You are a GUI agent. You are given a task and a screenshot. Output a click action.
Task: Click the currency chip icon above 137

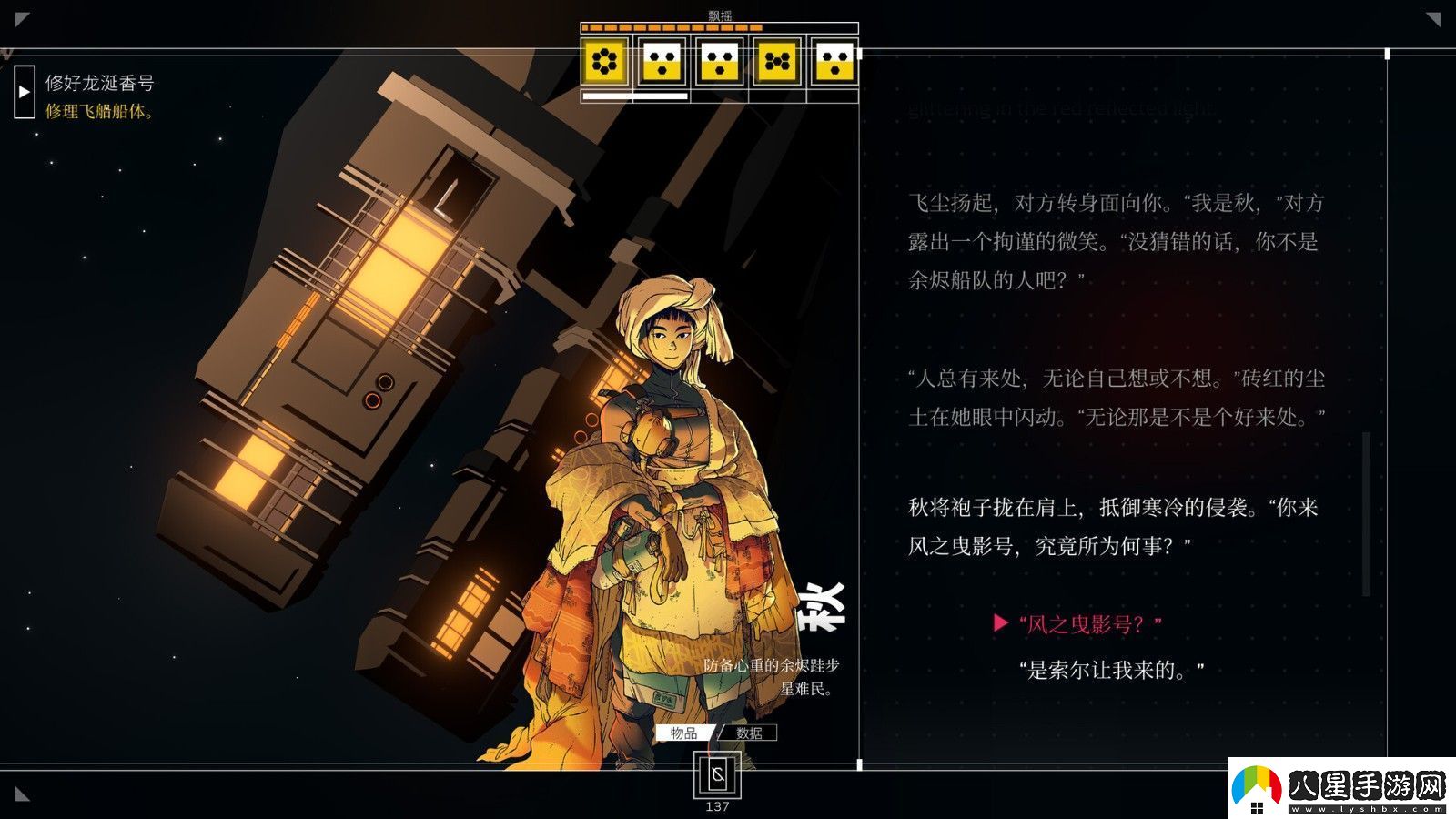click(x=719, y=774)
